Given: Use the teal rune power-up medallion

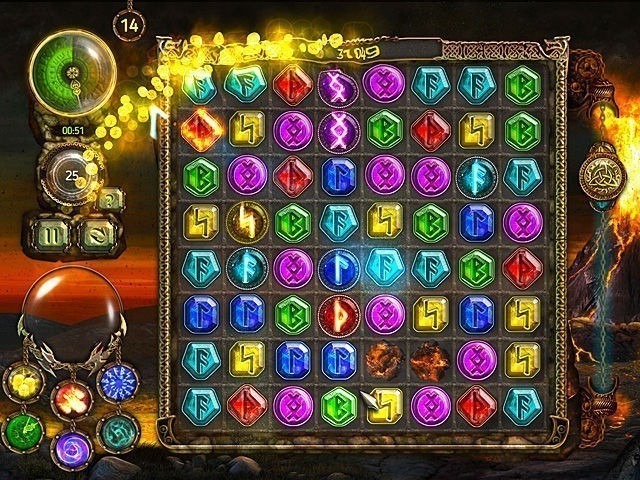Looking at the screenshot, I should pyautogui.click(x=117, y=432).
